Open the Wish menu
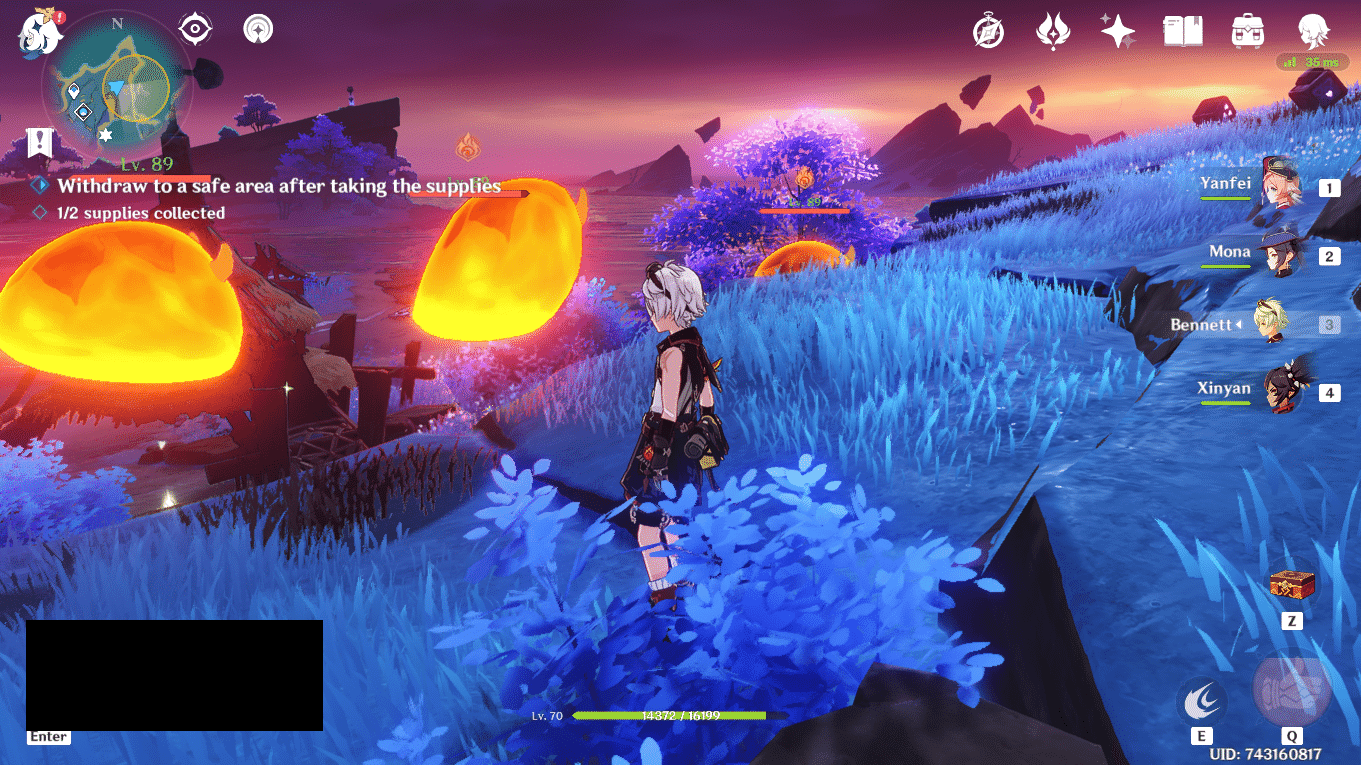1361x765 pixels. pos(1117,31)
